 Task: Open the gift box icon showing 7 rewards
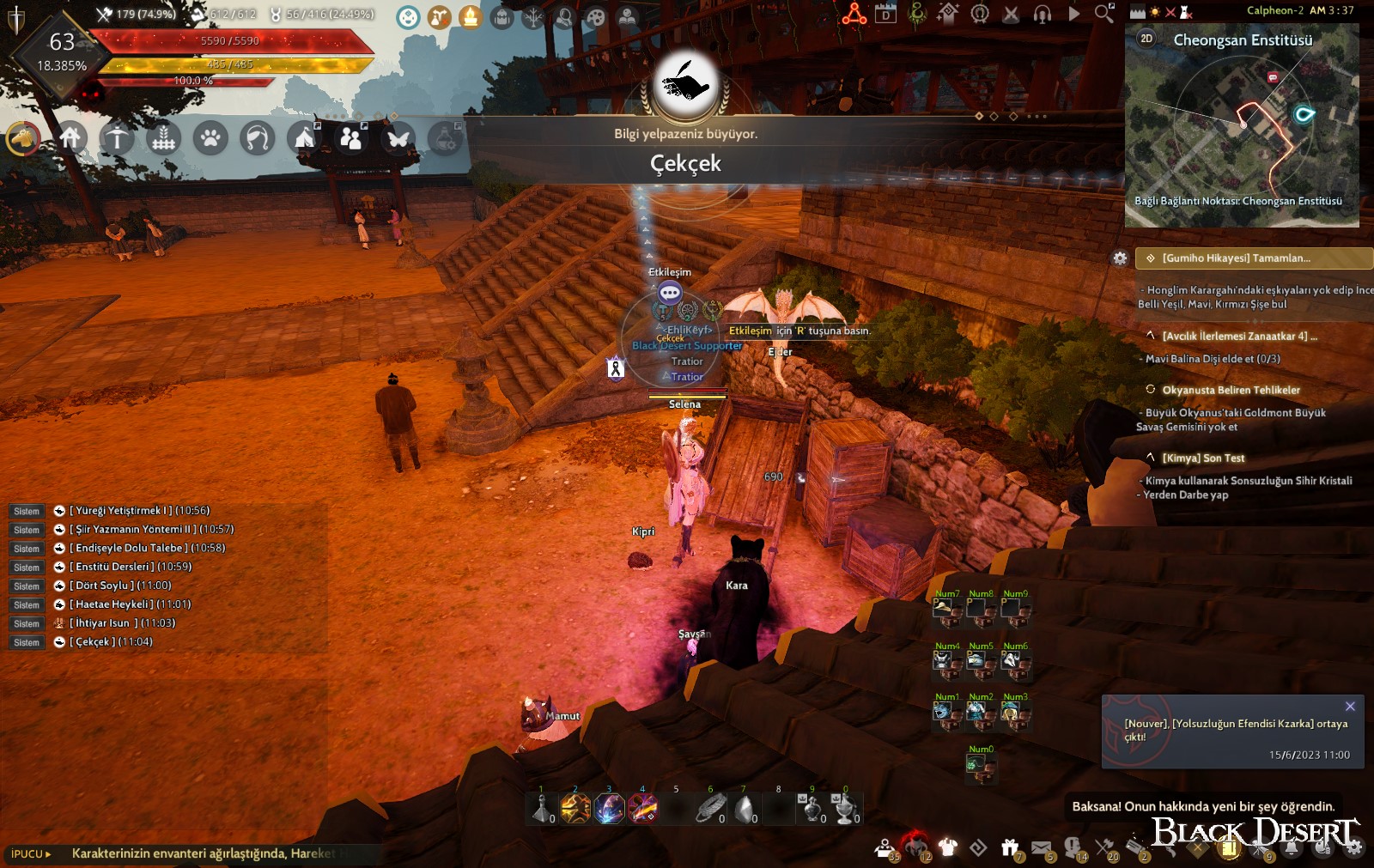pyautogui.click(x=1010, y=848)
